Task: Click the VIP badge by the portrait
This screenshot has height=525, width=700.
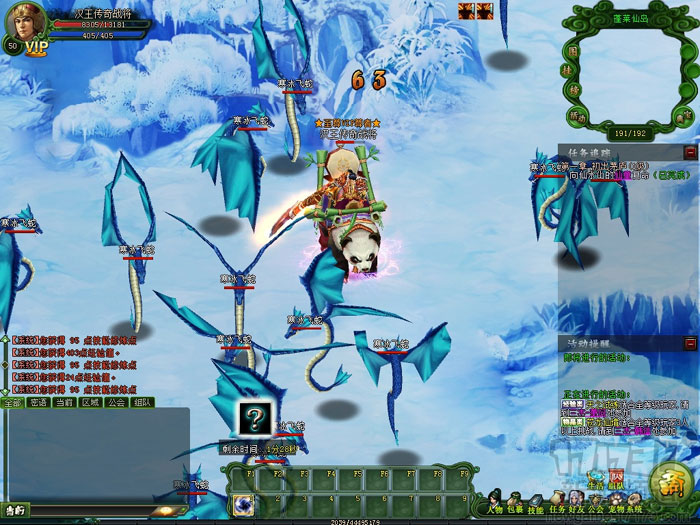Action: (37, 46)
